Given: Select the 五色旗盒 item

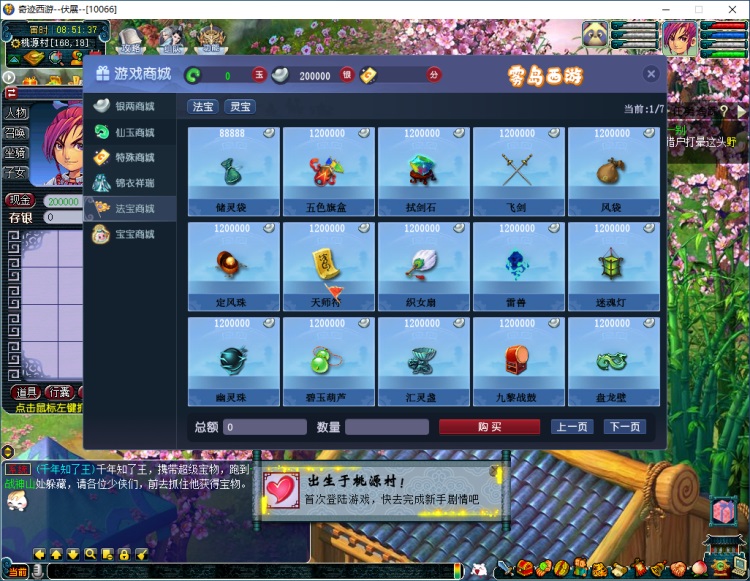Looking at the screenshot, I should [329, 170].
